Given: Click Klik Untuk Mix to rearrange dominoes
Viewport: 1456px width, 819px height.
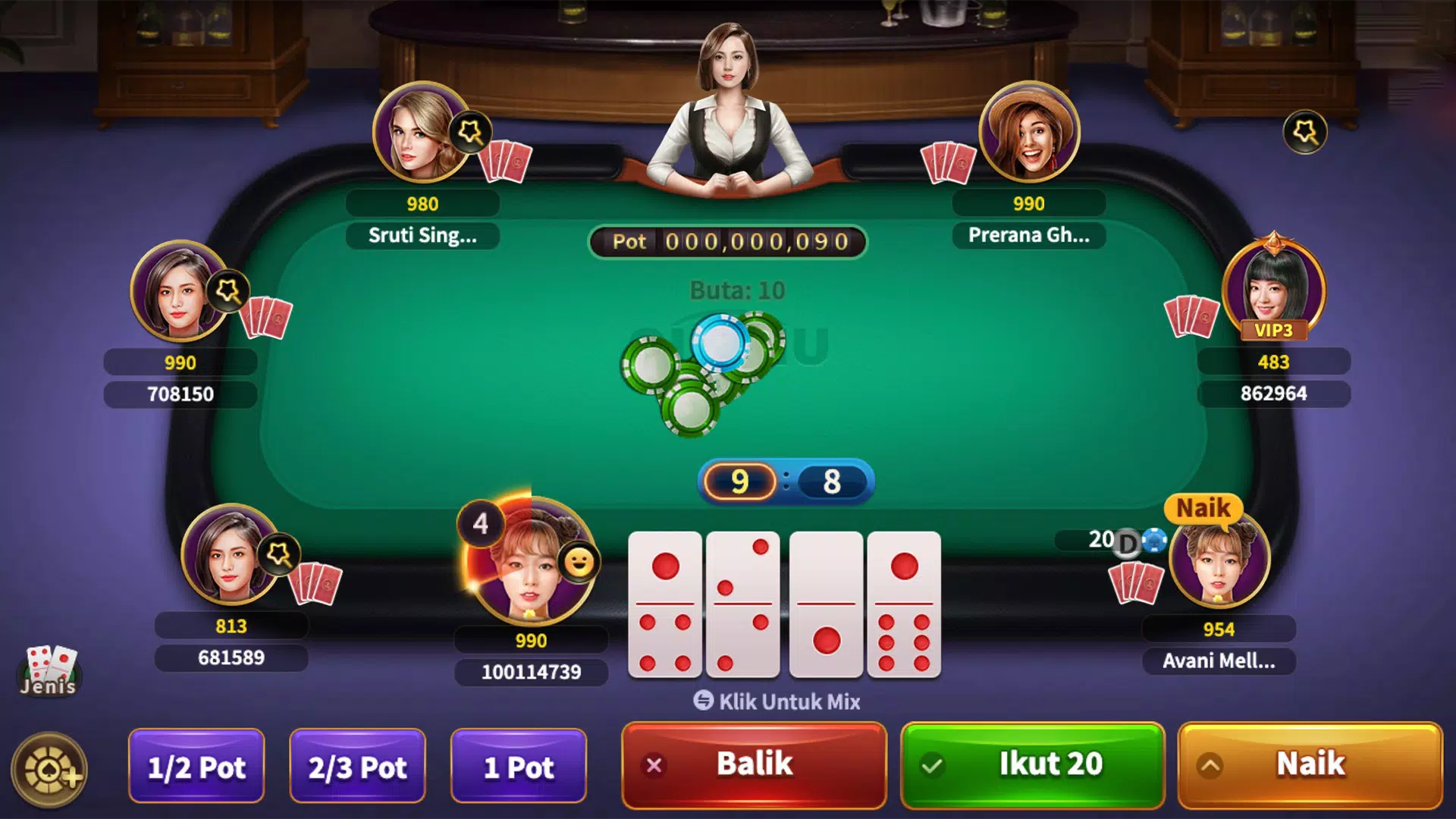Looking at the screenshot, I should 777,701.
